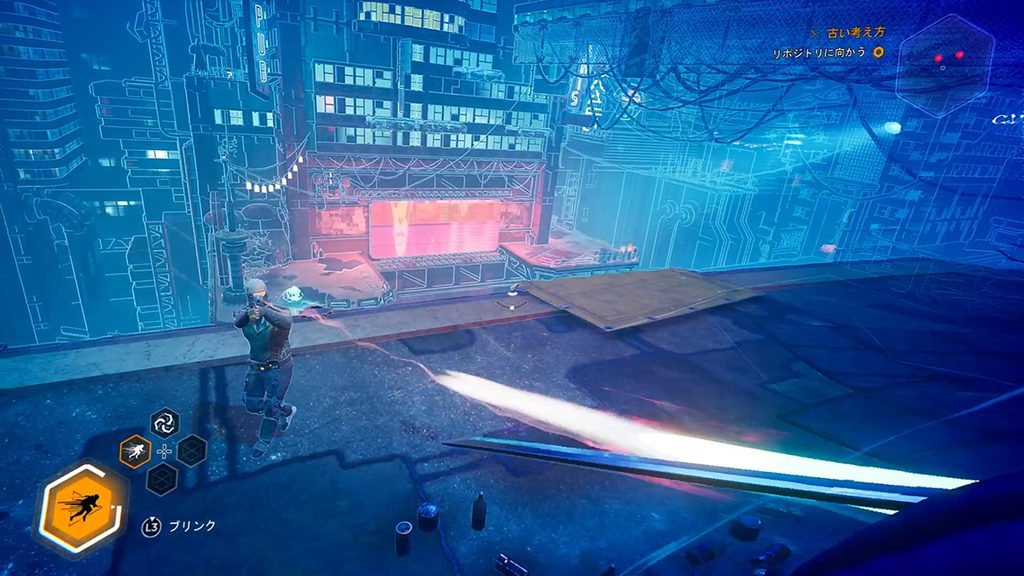Select the small orange-outlined dash ability slot

coord(135,451)
